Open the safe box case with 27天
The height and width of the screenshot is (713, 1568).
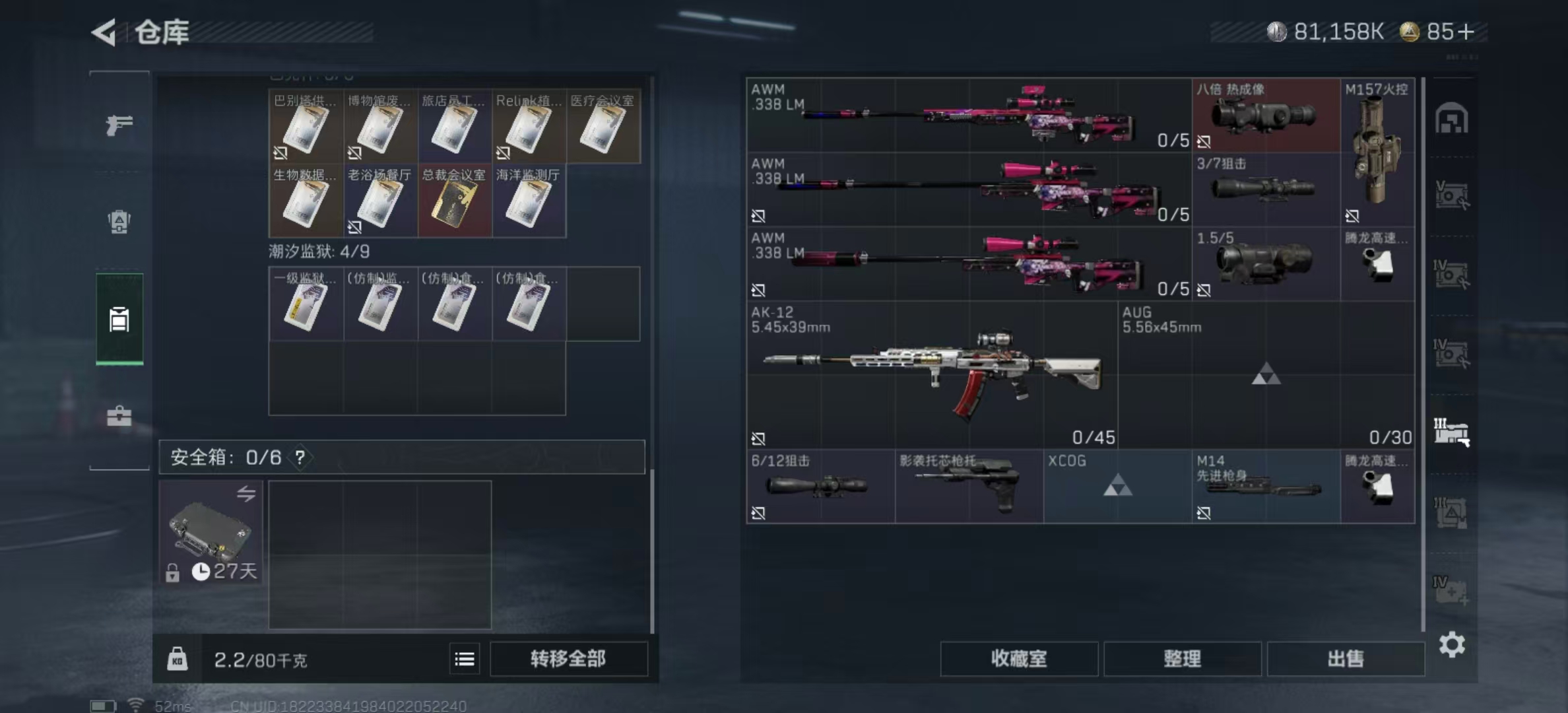[211, 532]
